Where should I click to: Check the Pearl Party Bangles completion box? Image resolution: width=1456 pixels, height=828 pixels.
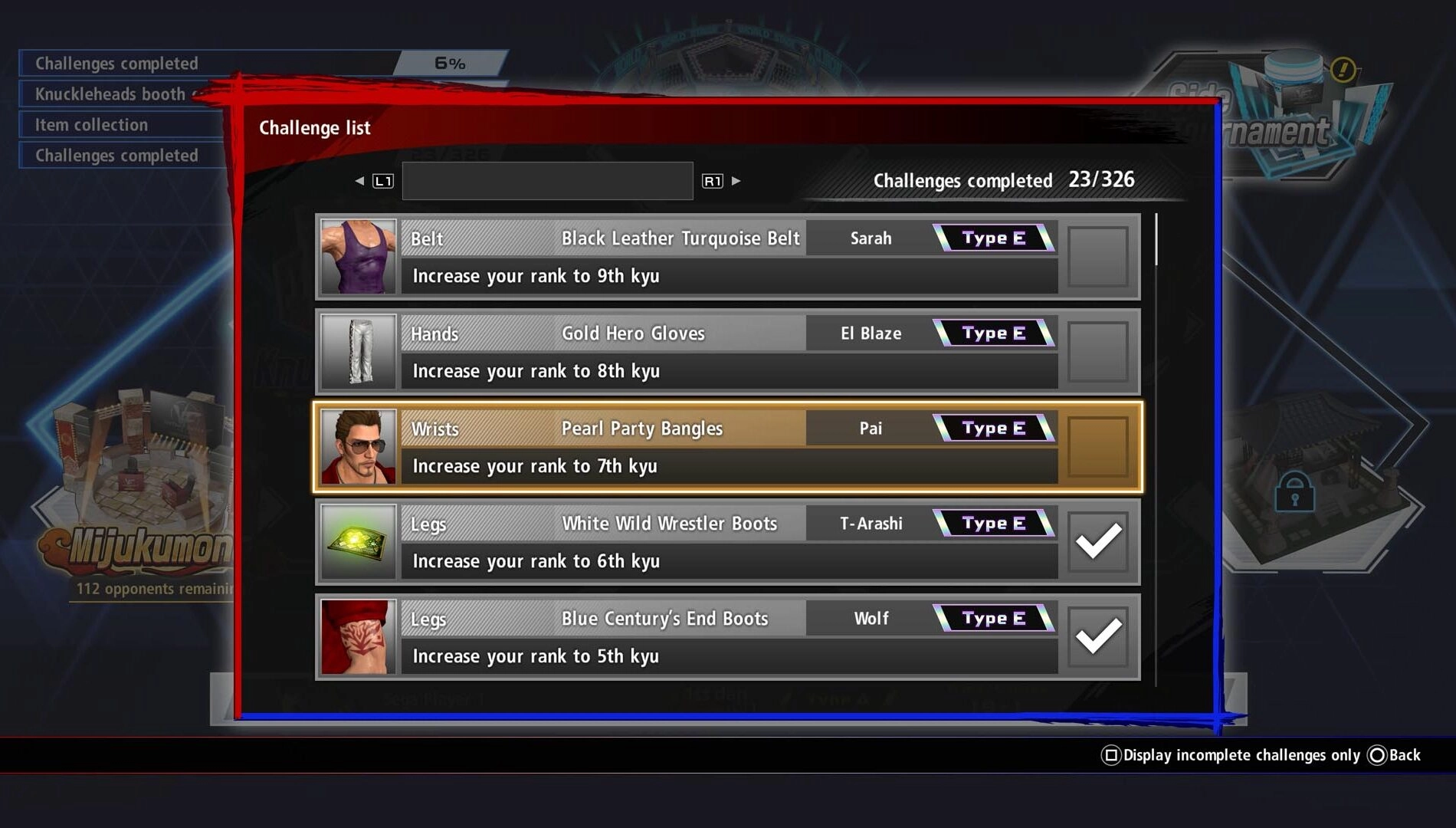coord(1099,447)
